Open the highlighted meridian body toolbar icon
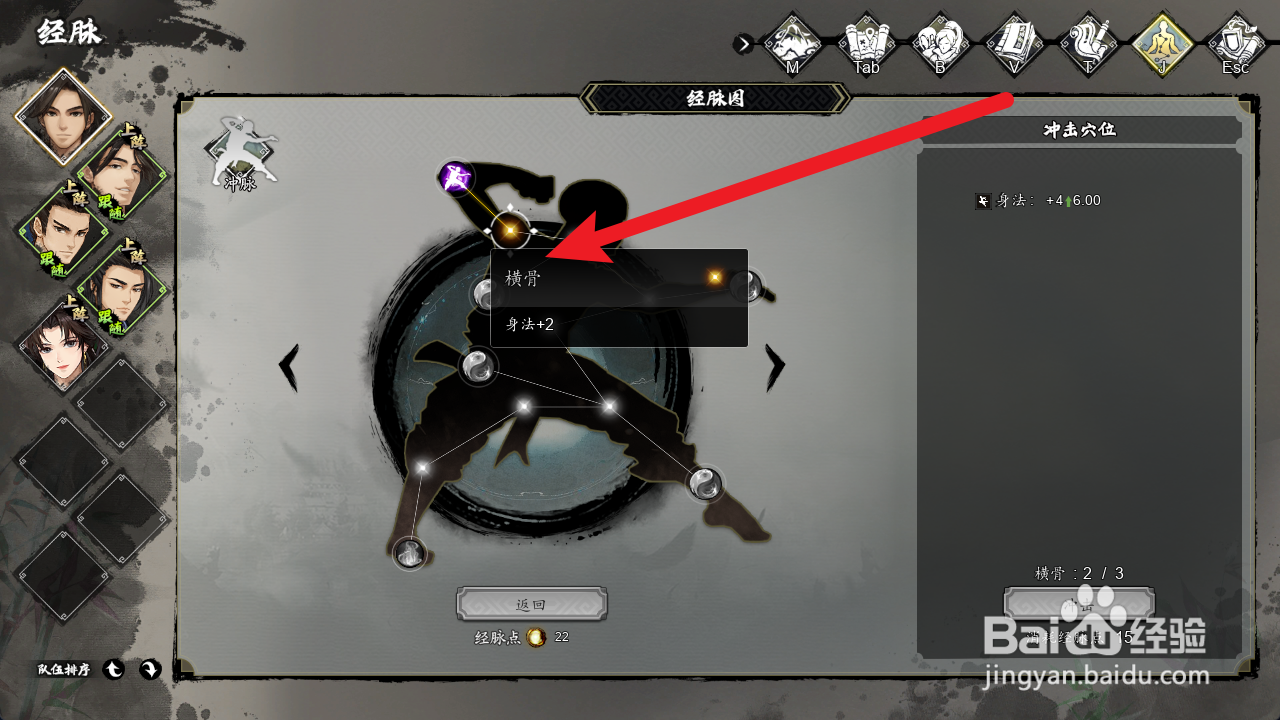Viewport: 1280px width, 720px height. point(1163,43)
